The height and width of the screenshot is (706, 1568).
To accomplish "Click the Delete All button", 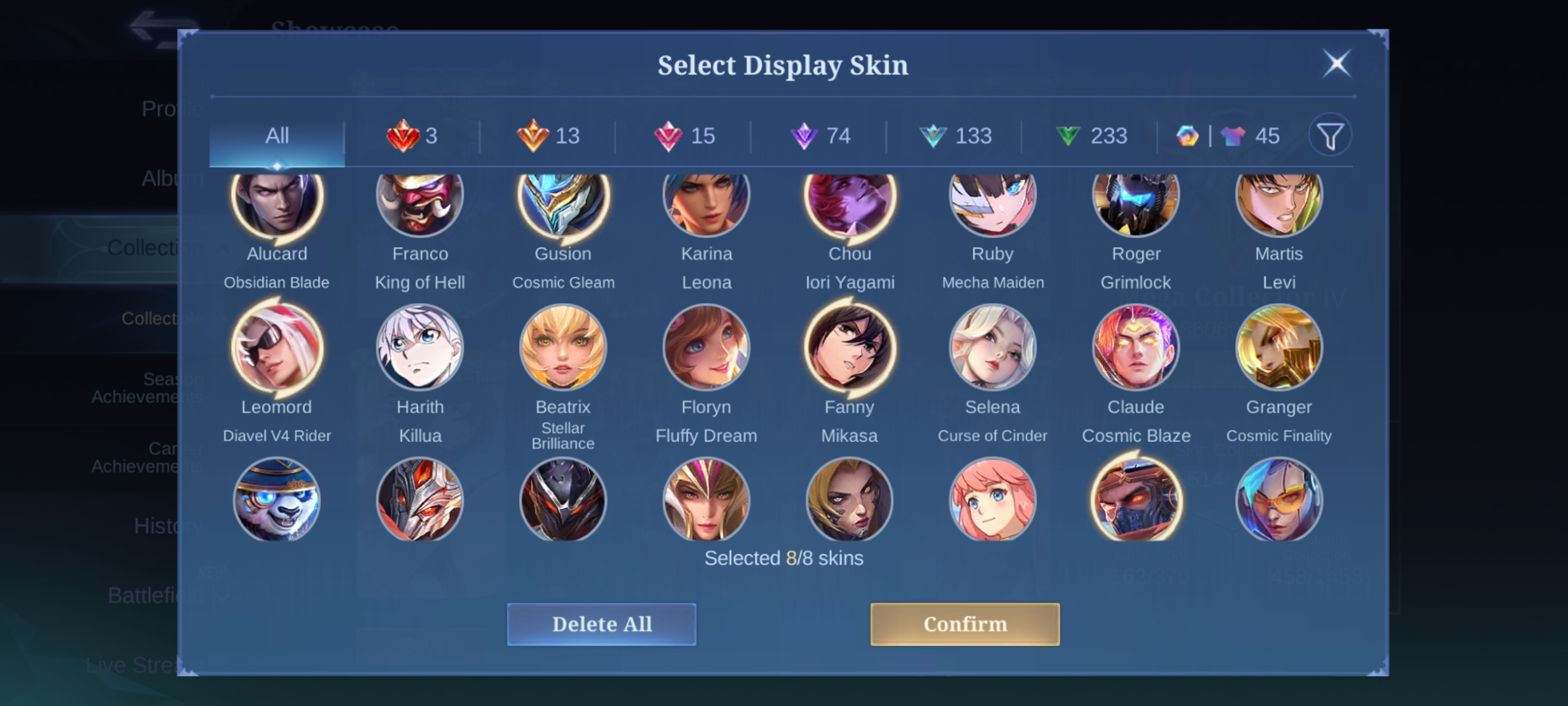I will [601, 624].
